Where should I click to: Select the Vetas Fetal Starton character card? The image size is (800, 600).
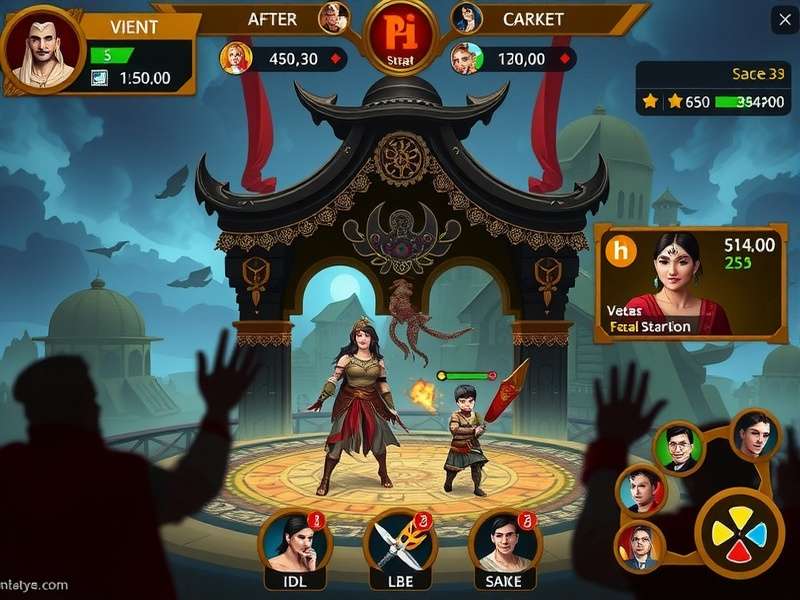point(690,280)
